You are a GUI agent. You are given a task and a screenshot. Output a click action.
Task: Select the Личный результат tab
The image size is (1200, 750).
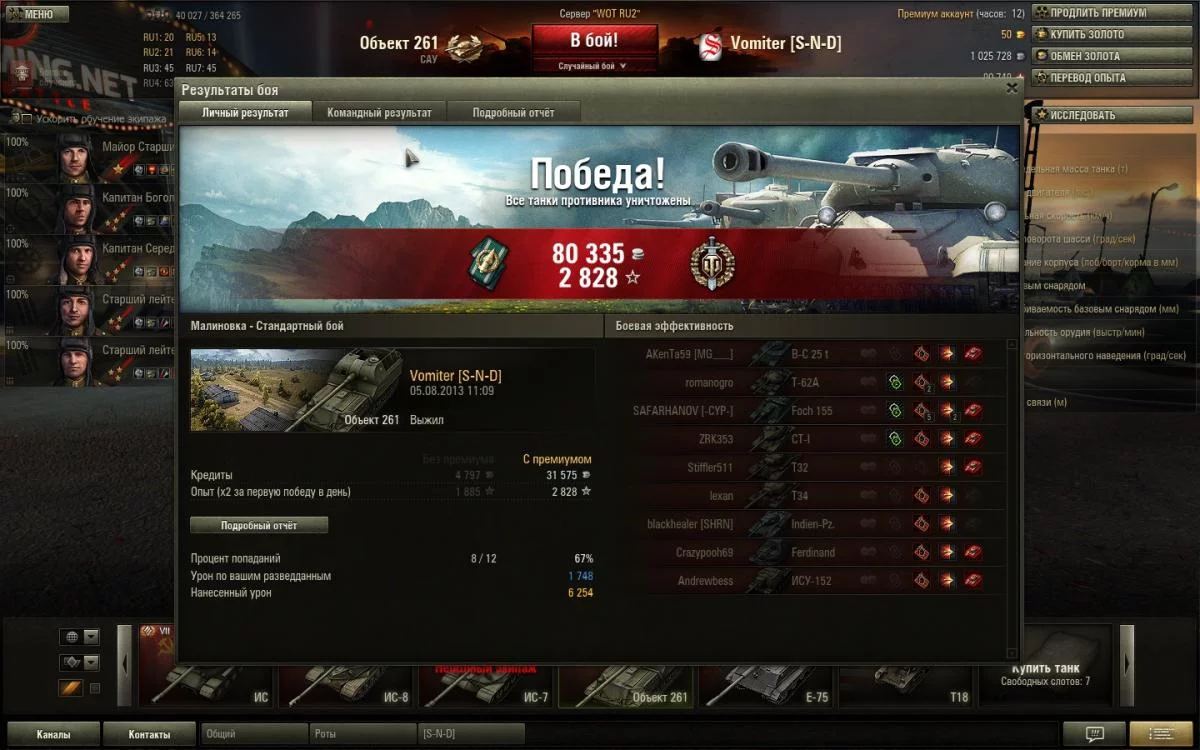click(x=245, y=113)
